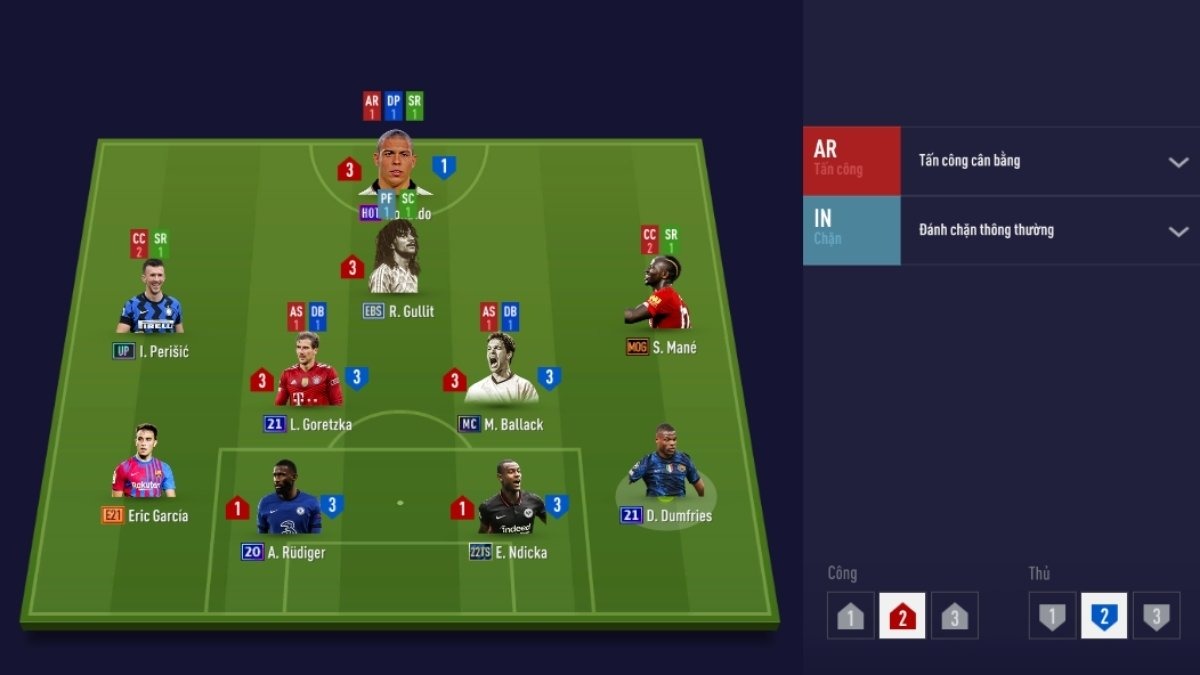Select A. Rüdiger in defense
The width and height of the screenshot is (1200, 675).
click(289, 502)
